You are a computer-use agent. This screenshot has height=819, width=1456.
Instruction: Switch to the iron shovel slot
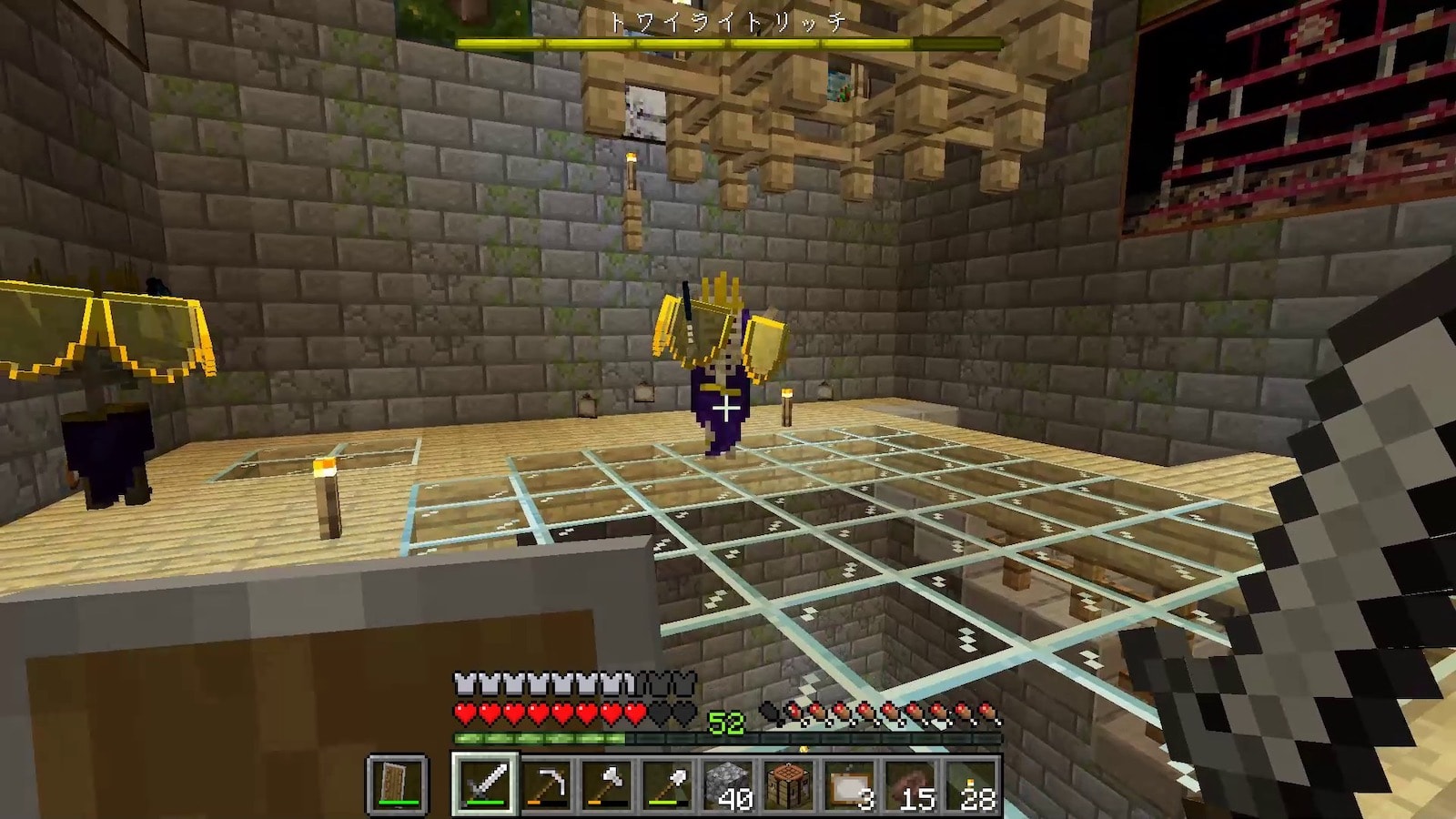[x=668, y=784]
